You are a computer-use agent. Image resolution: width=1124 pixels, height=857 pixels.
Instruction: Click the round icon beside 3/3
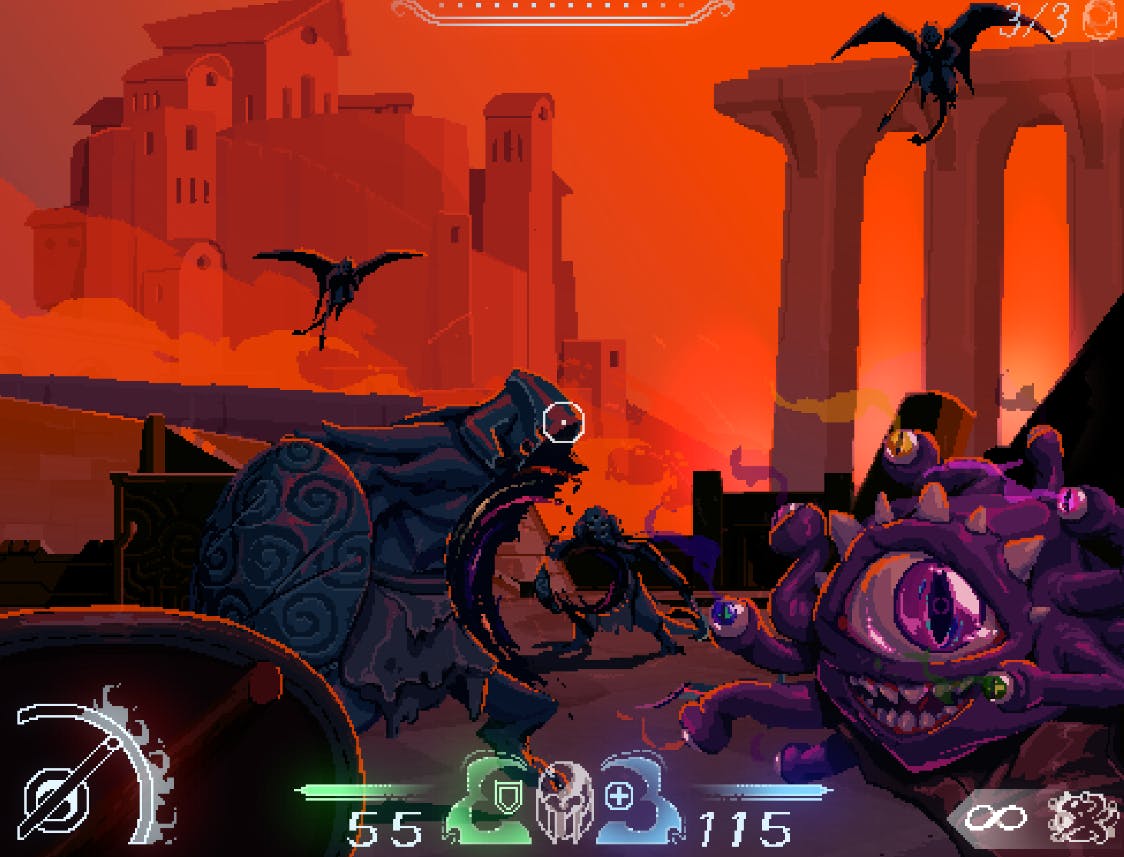click(1102, 20)
